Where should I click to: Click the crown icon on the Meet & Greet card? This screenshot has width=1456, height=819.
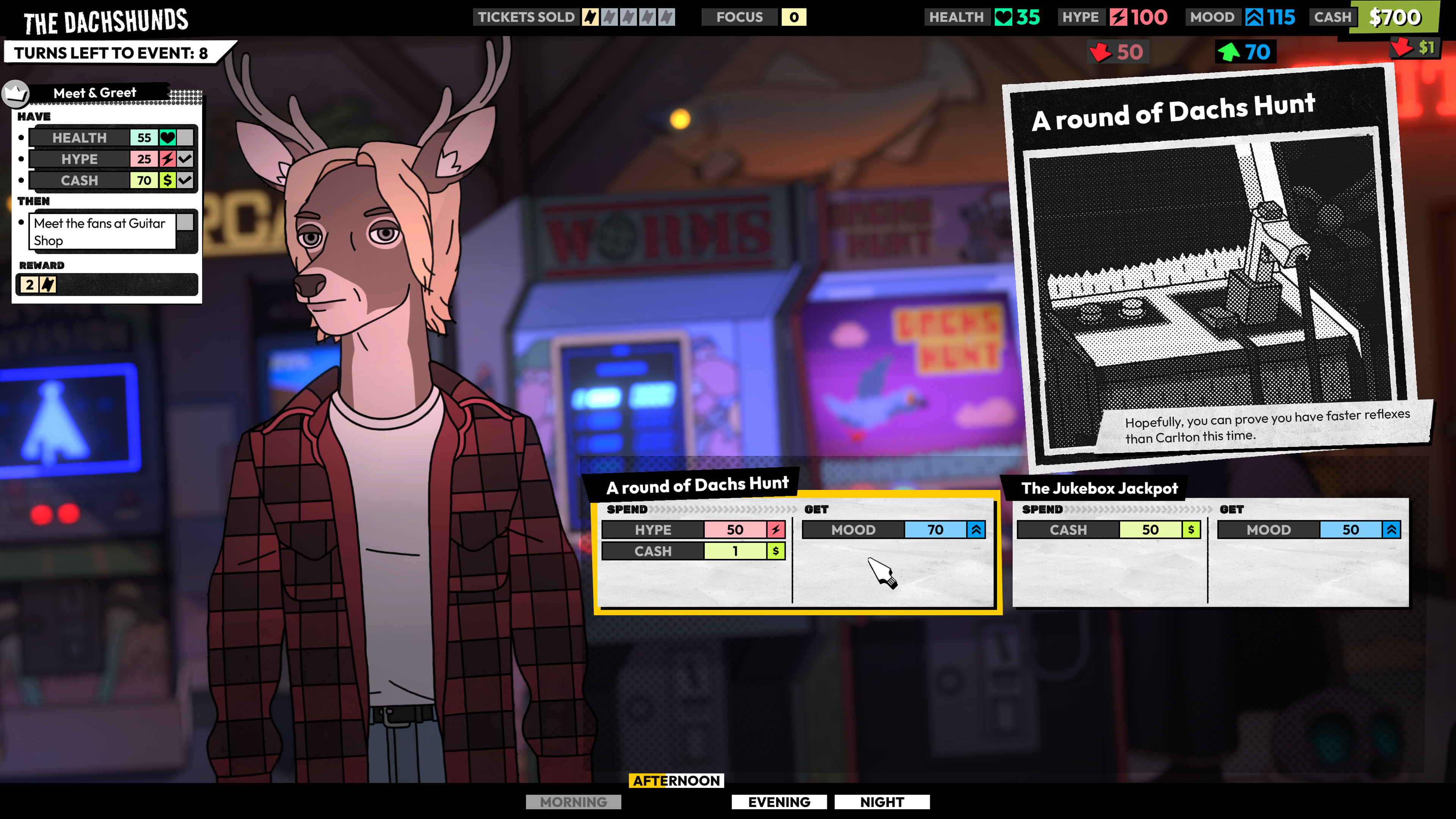16,93
